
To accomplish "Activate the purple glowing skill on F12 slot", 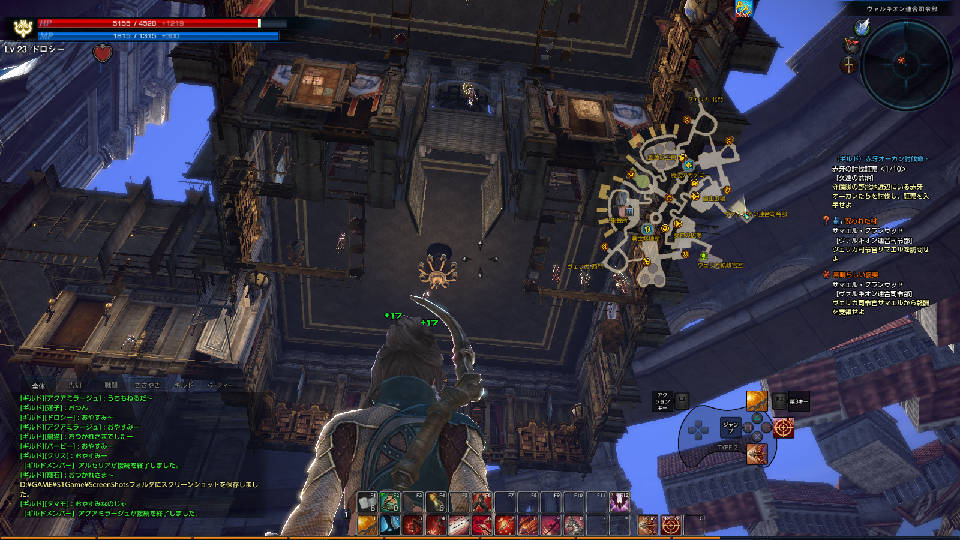I will tap(619, 503).
